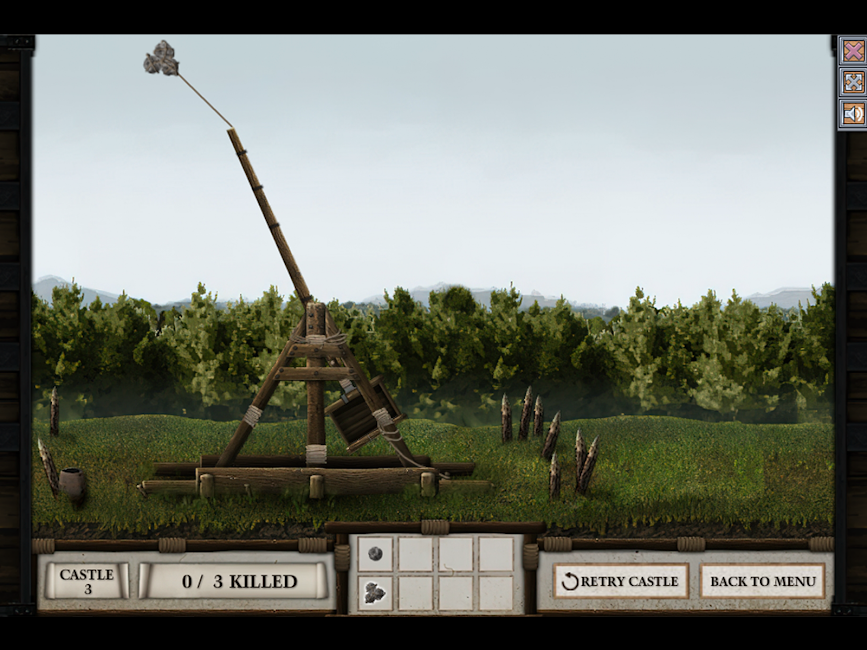Go back to menu
The image size is (867, 650).
[x=762, y=581]
